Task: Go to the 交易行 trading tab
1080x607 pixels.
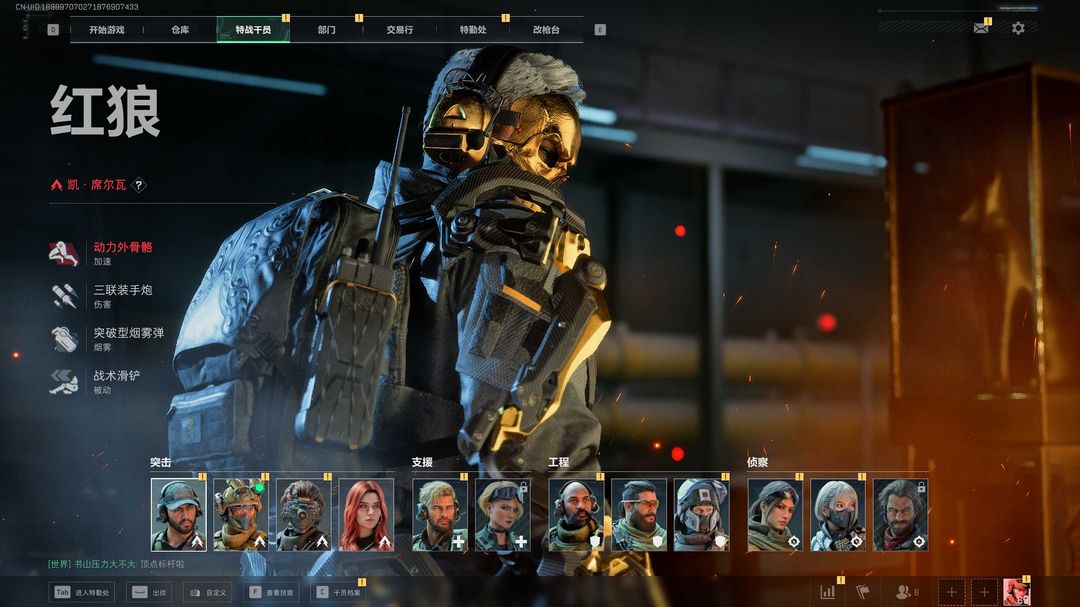Action: pyautogui.click(x=400, y=30)
